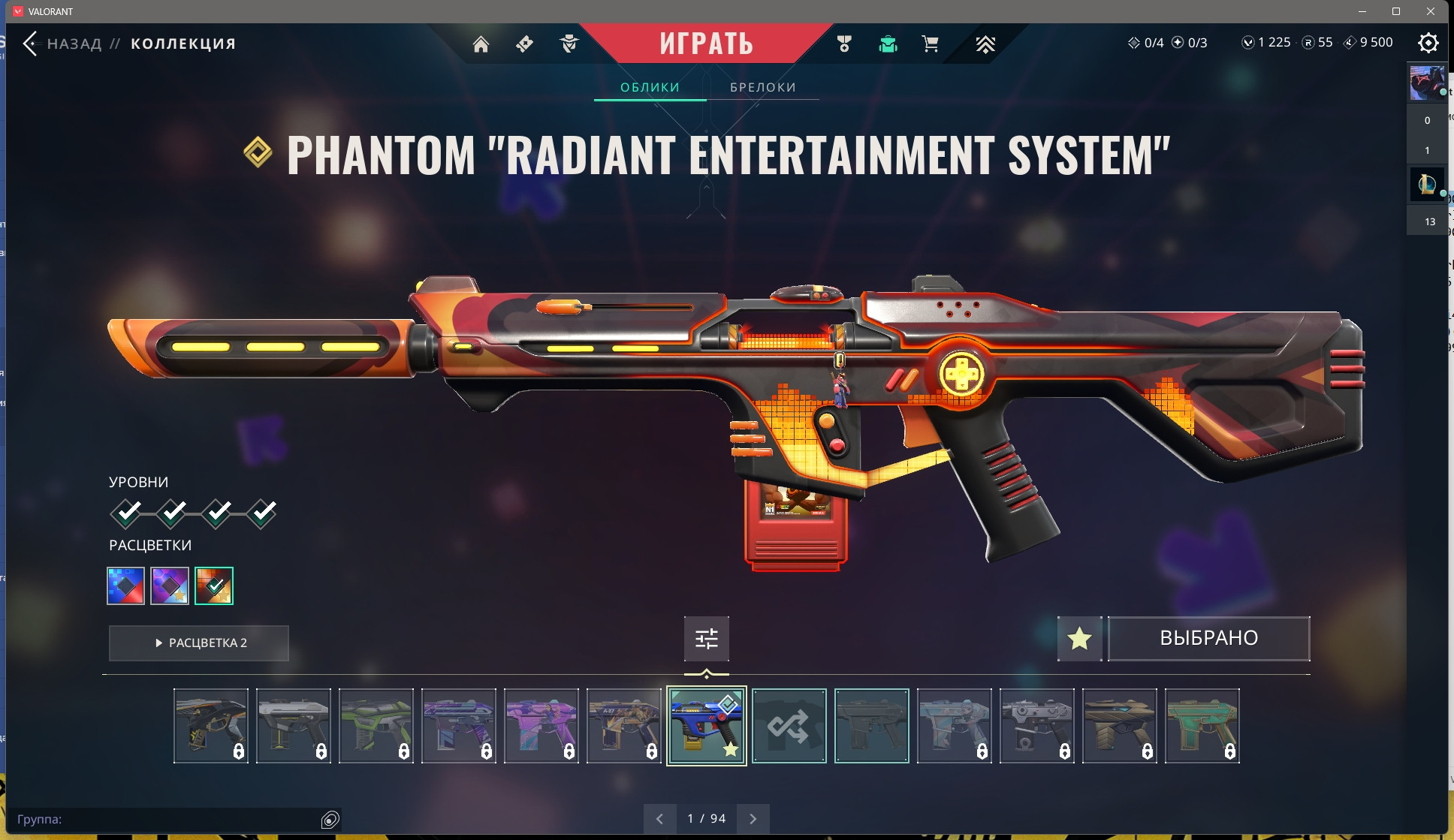
Task: Open the skin filter sliders button
Action: (706, 639)
